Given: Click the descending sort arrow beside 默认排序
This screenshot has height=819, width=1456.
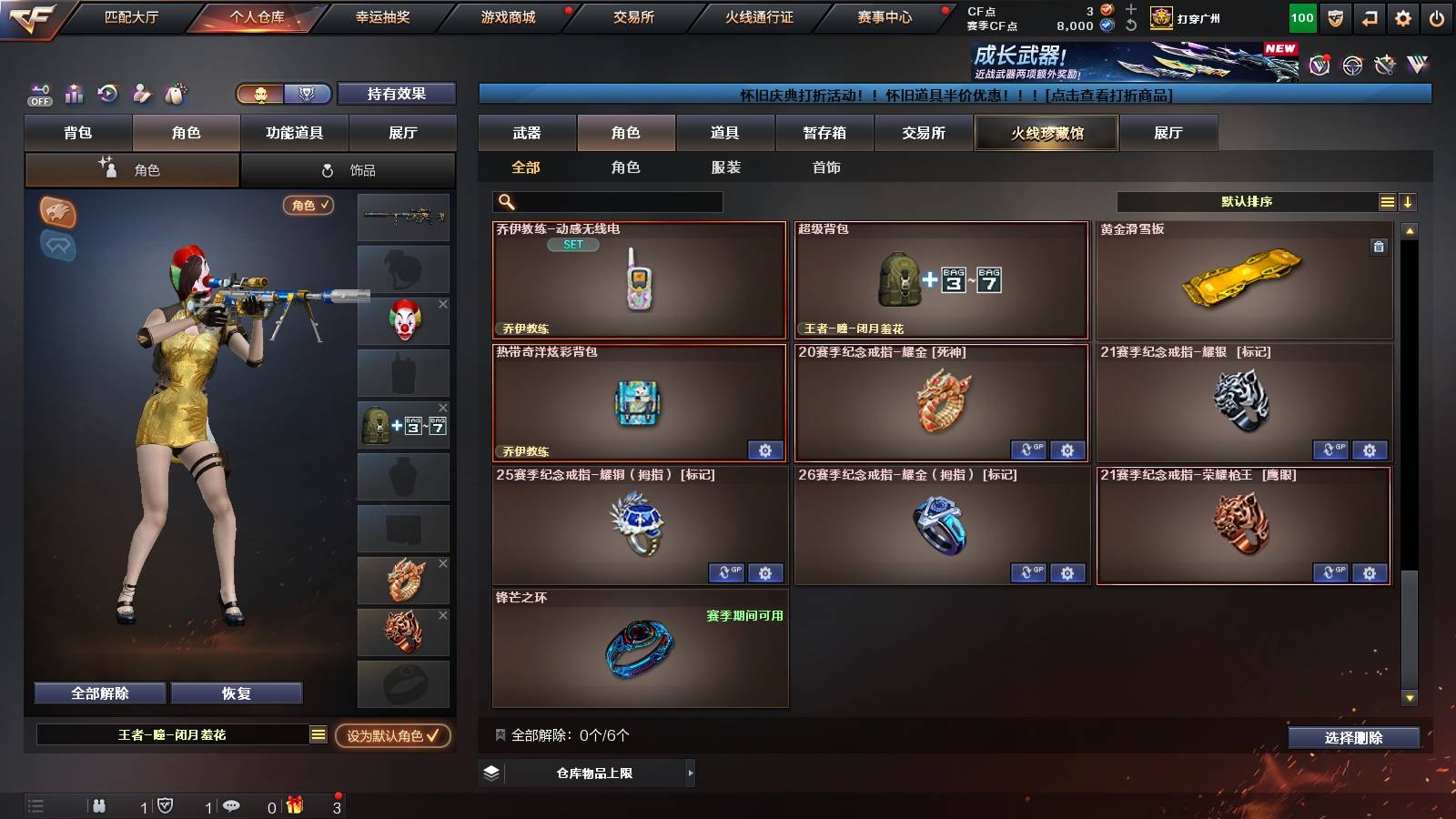Looking at the screenshot, I should click(1407, 201).
